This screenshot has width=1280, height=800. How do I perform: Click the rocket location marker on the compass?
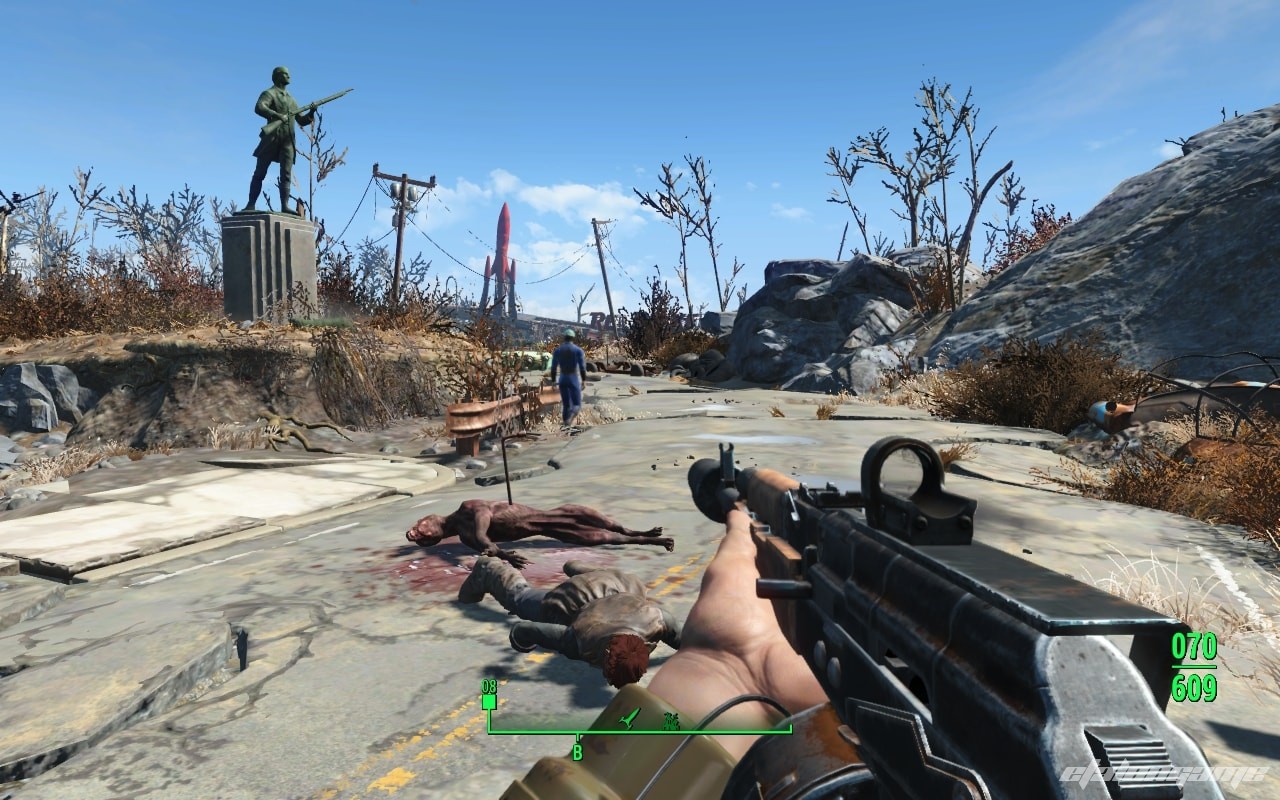pyautogui.click(x=630, y=717)
